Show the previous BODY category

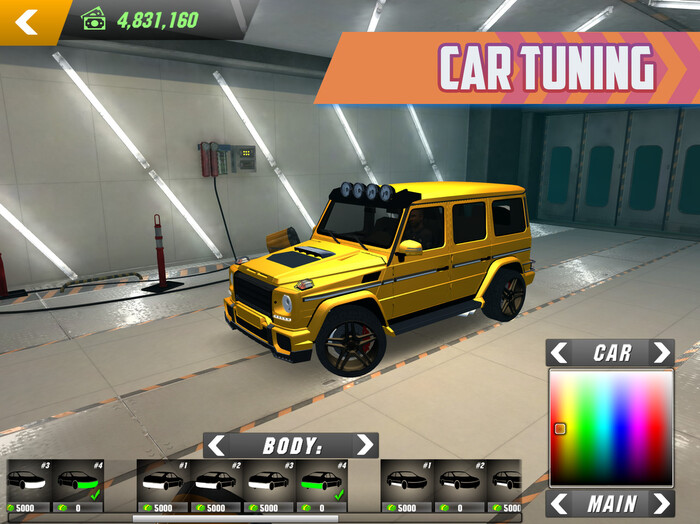[216, 446]
